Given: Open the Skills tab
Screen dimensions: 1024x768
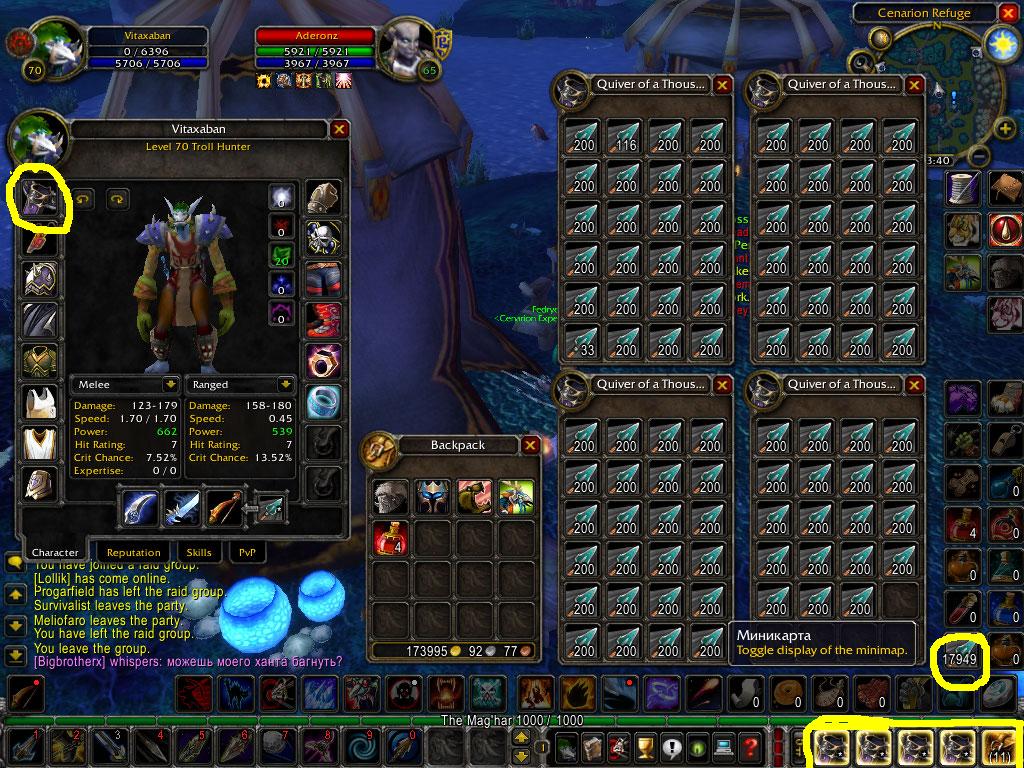Looking at the screenshot, I should pyautogui.click(x=198, y=552).
